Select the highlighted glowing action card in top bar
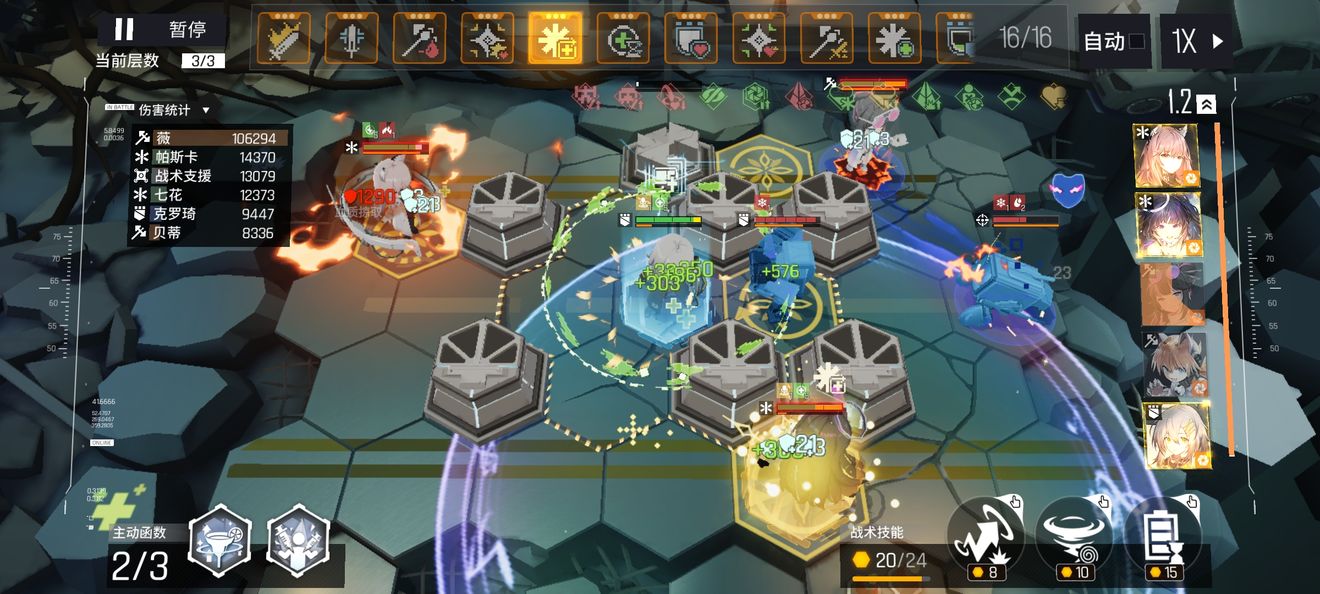The height and width of the screenshot is (594, 1320). click(555, 39)
